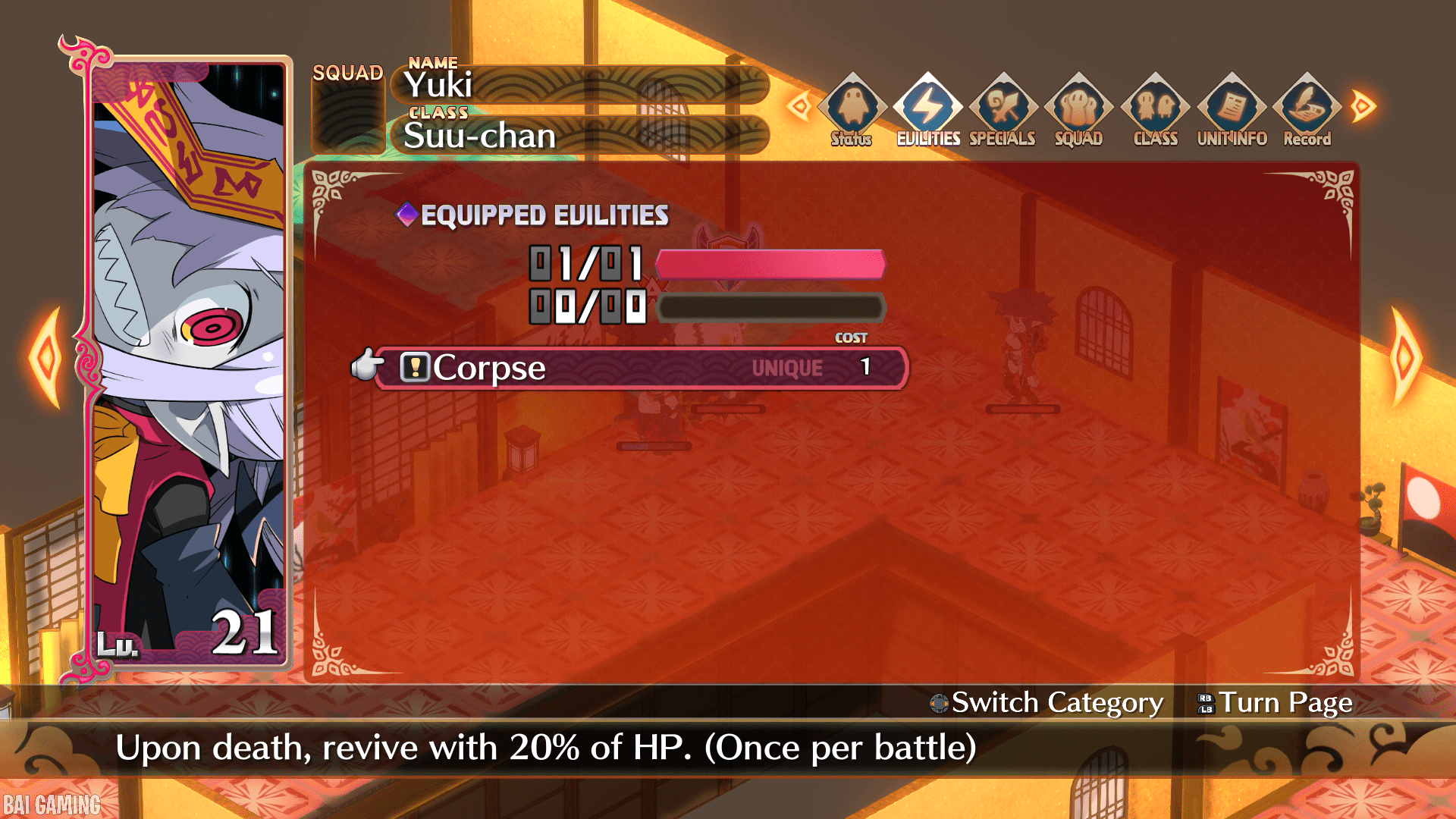View the Record tab
This screenshot has height=819, width=1456.
click(1307, 110)
